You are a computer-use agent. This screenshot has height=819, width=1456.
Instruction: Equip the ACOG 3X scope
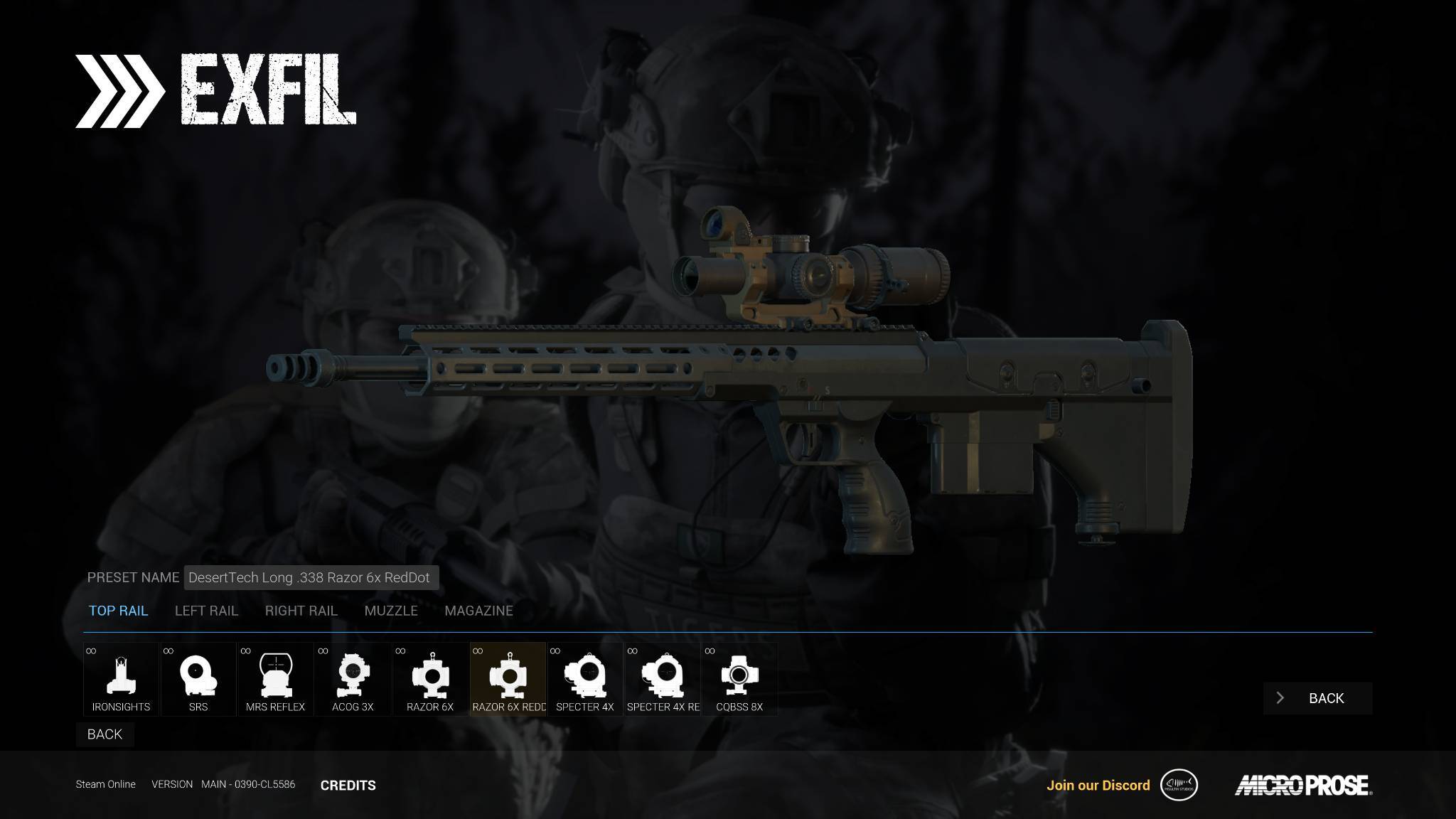[x=353, y=679]
